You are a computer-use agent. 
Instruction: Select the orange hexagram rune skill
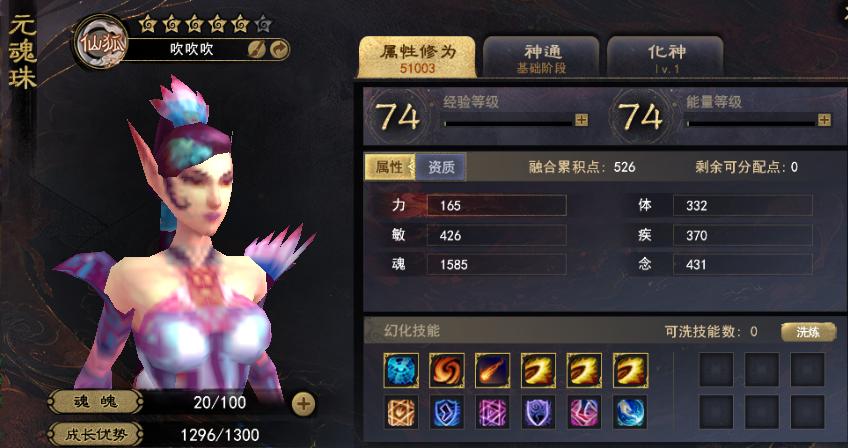tap(400, 411)
